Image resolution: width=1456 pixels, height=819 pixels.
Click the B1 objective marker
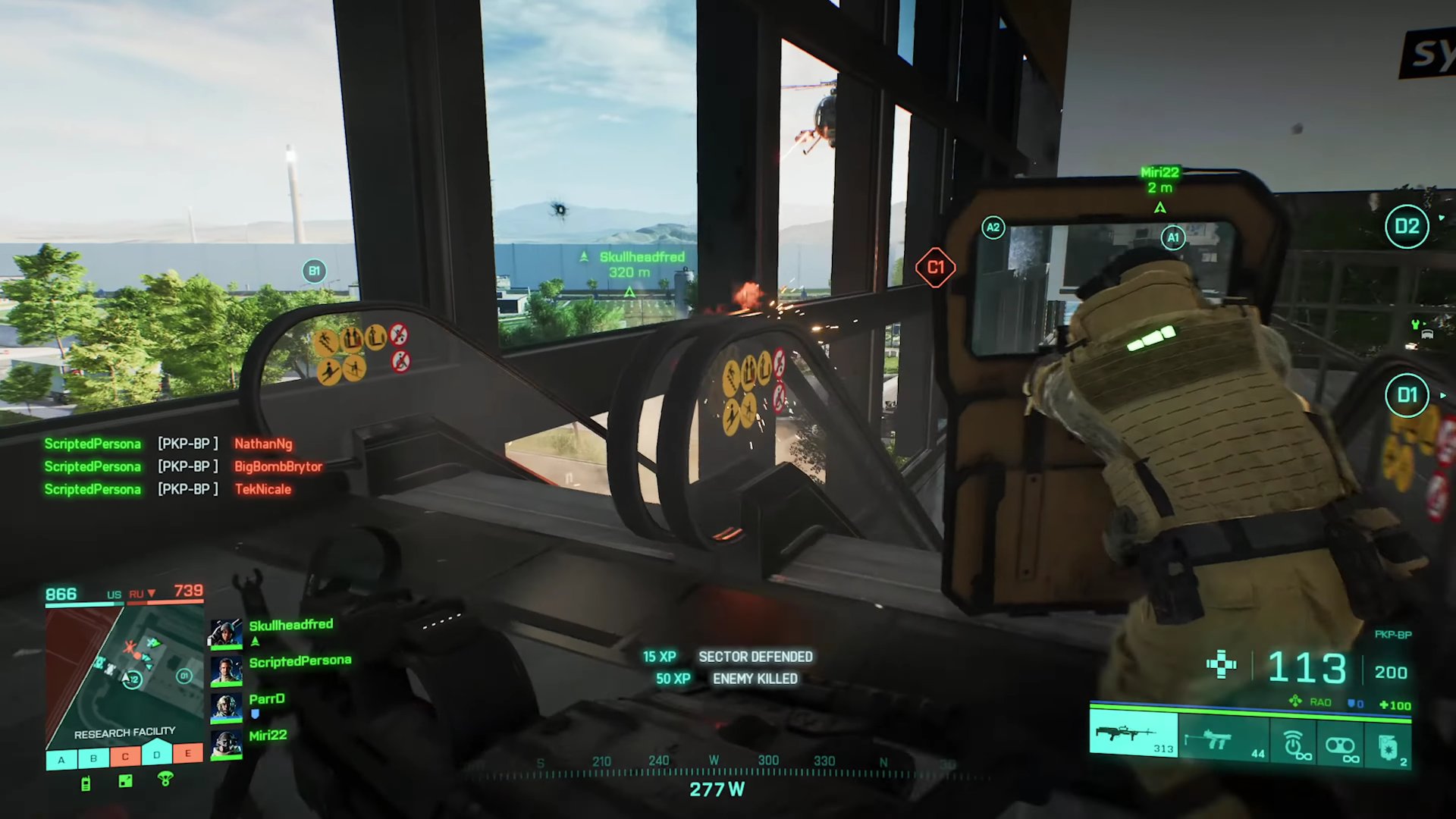[314, 271]
